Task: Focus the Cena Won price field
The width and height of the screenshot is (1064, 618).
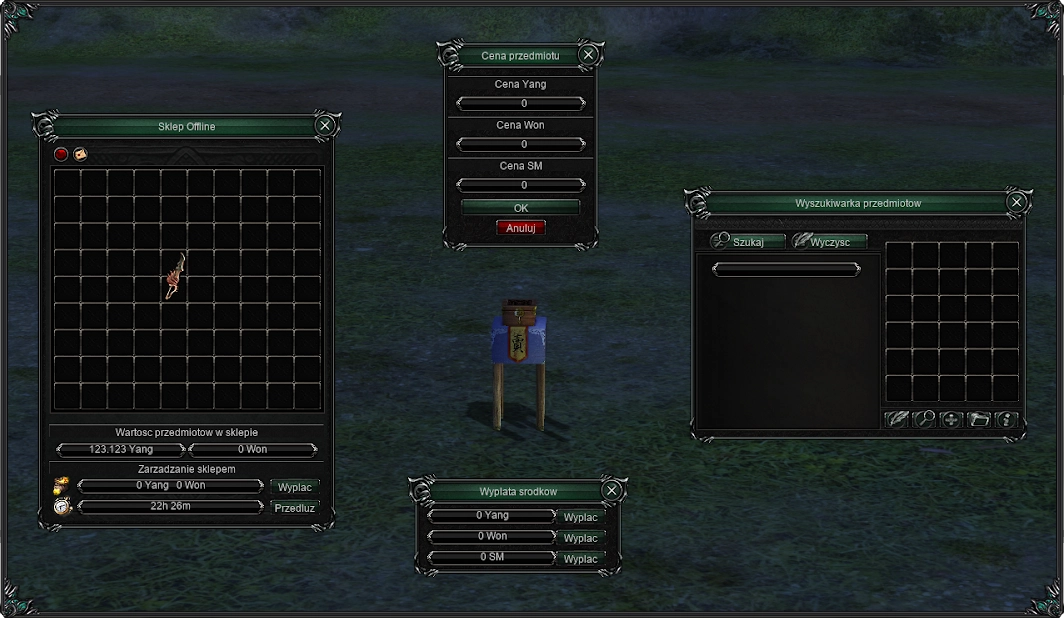Action: coord(520,144)
